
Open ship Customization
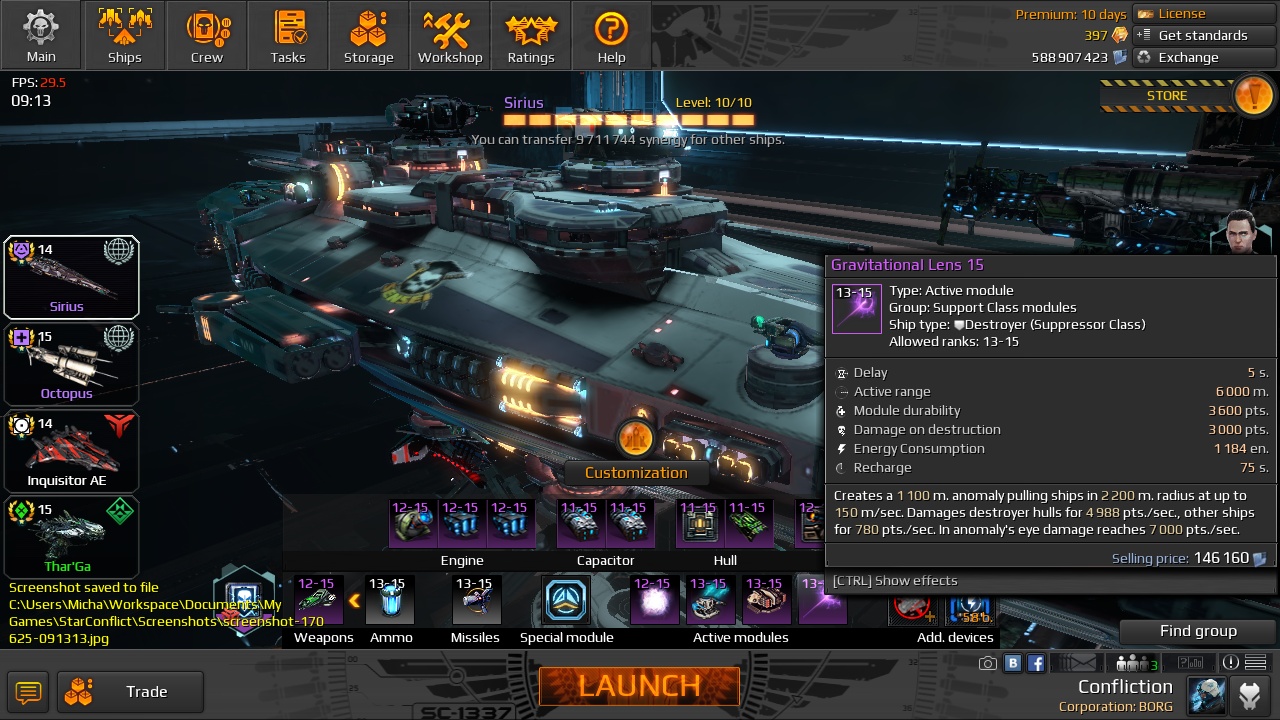pyautogui.click(x=636, y=472)
